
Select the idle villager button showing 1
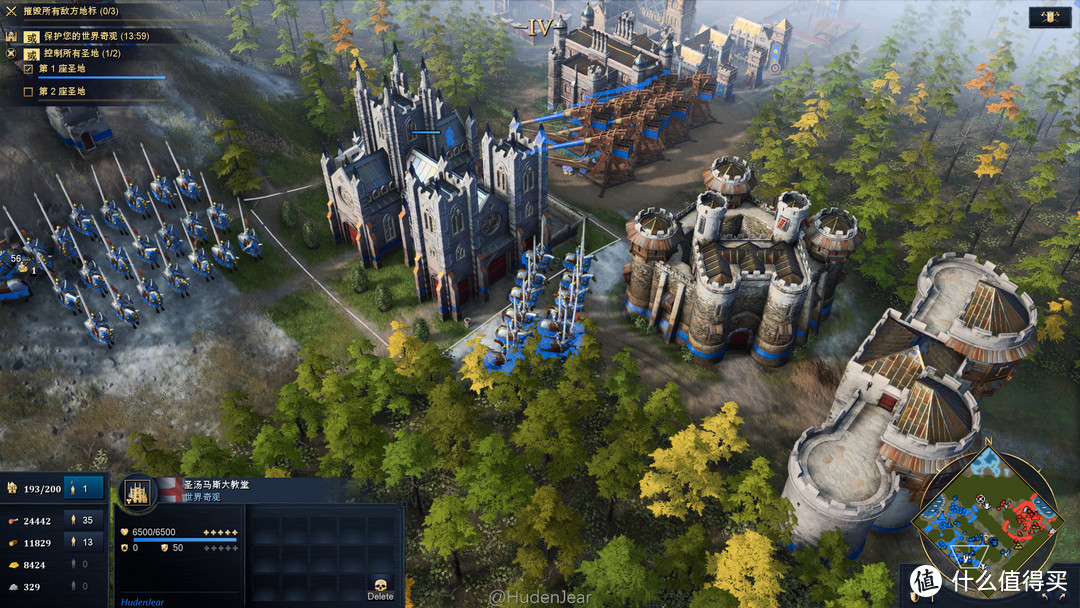click(84, 488)
